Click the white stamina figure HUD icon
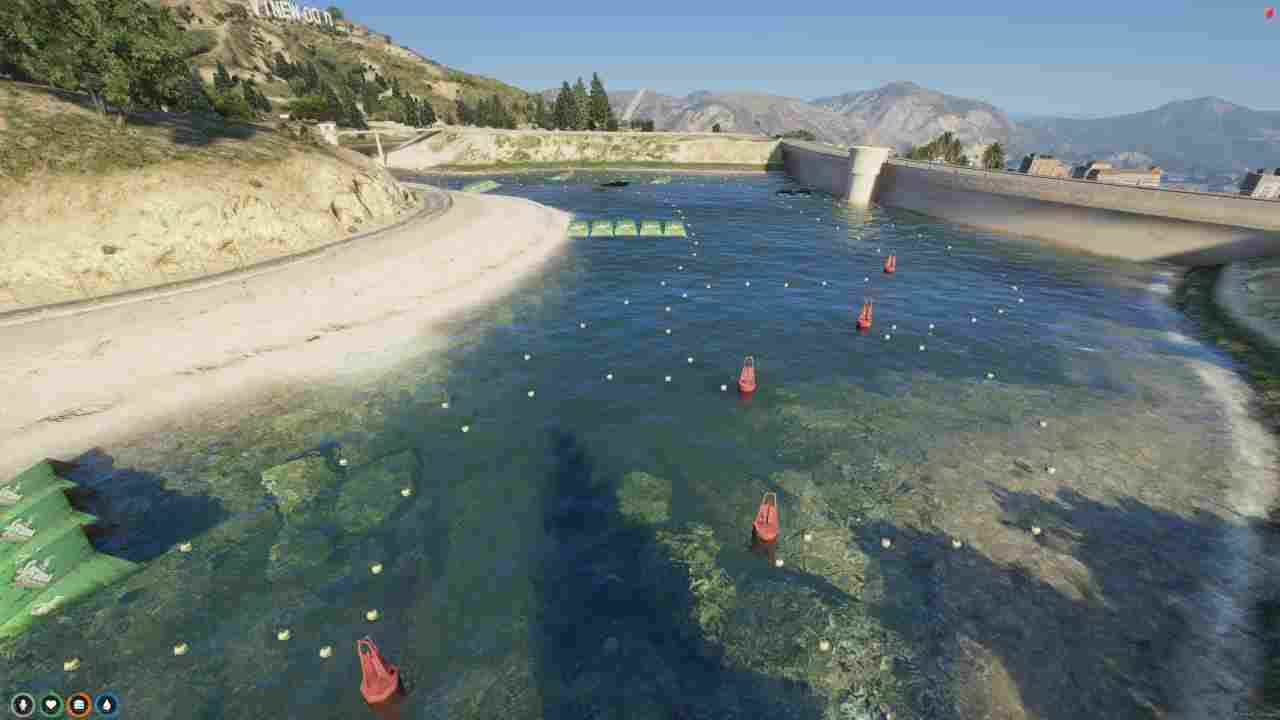This screenshot has width=1280, height=720. point(23,703)
